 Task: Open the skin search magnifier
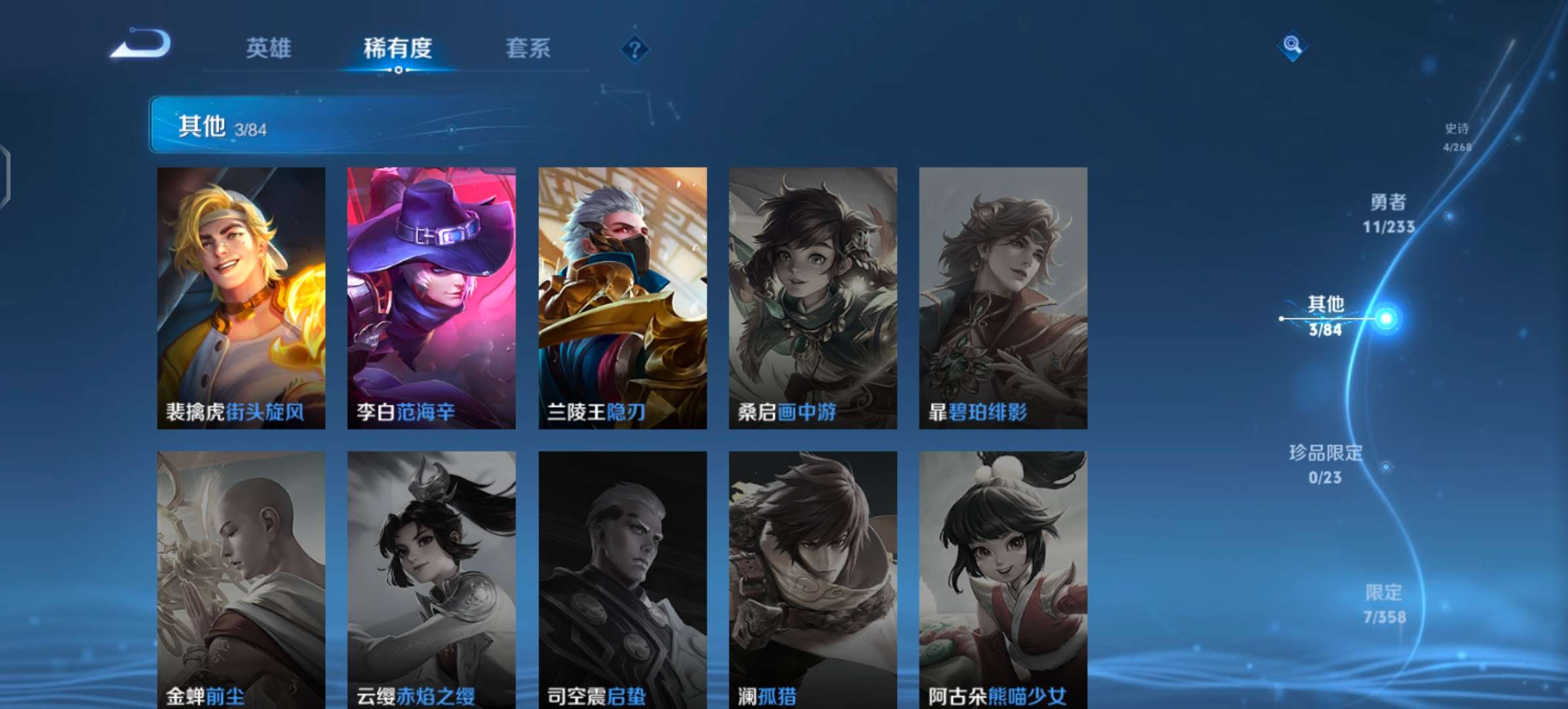1292,45
